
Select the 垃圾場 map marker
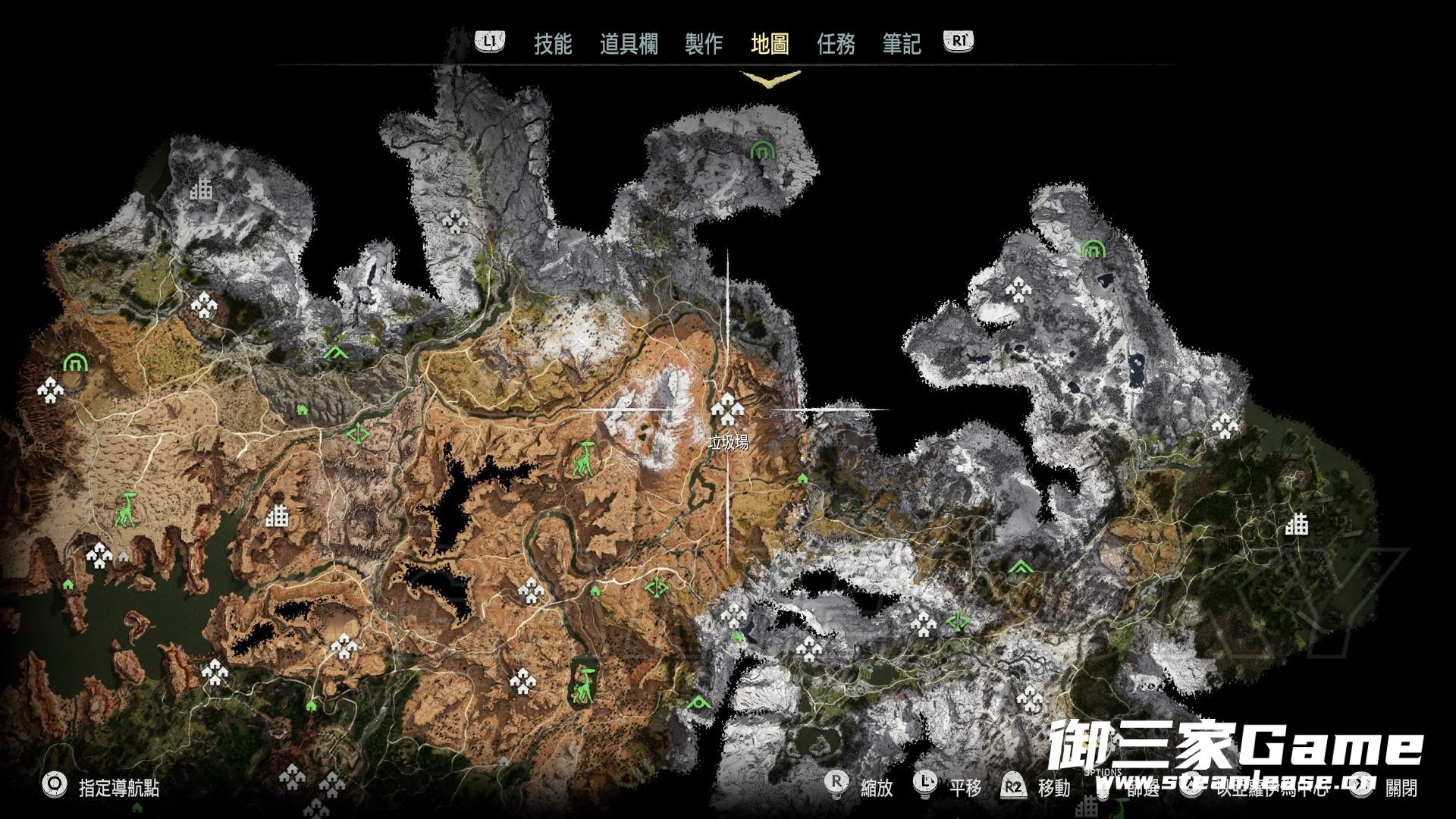[x=727, y=411]
